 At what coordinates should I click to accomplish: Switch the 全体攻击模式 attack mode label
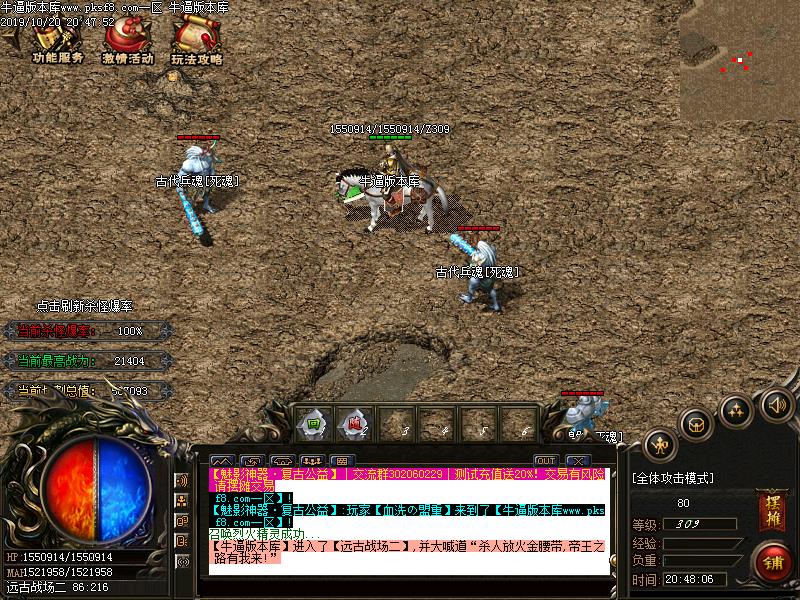click(x=673, y=478)
